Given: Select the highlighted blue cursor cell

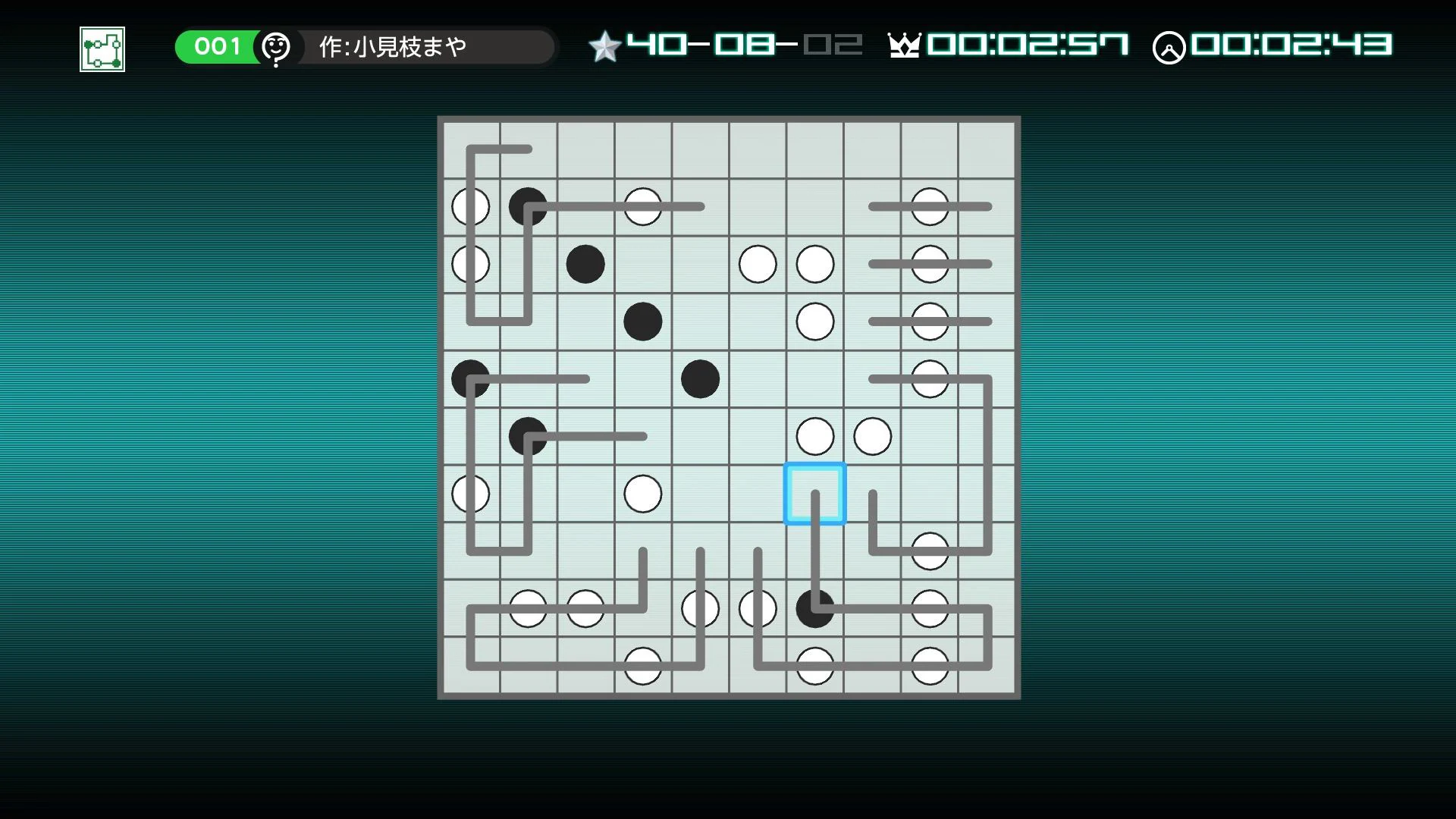Looking at the screenshot, I should [x=814, y=493].
